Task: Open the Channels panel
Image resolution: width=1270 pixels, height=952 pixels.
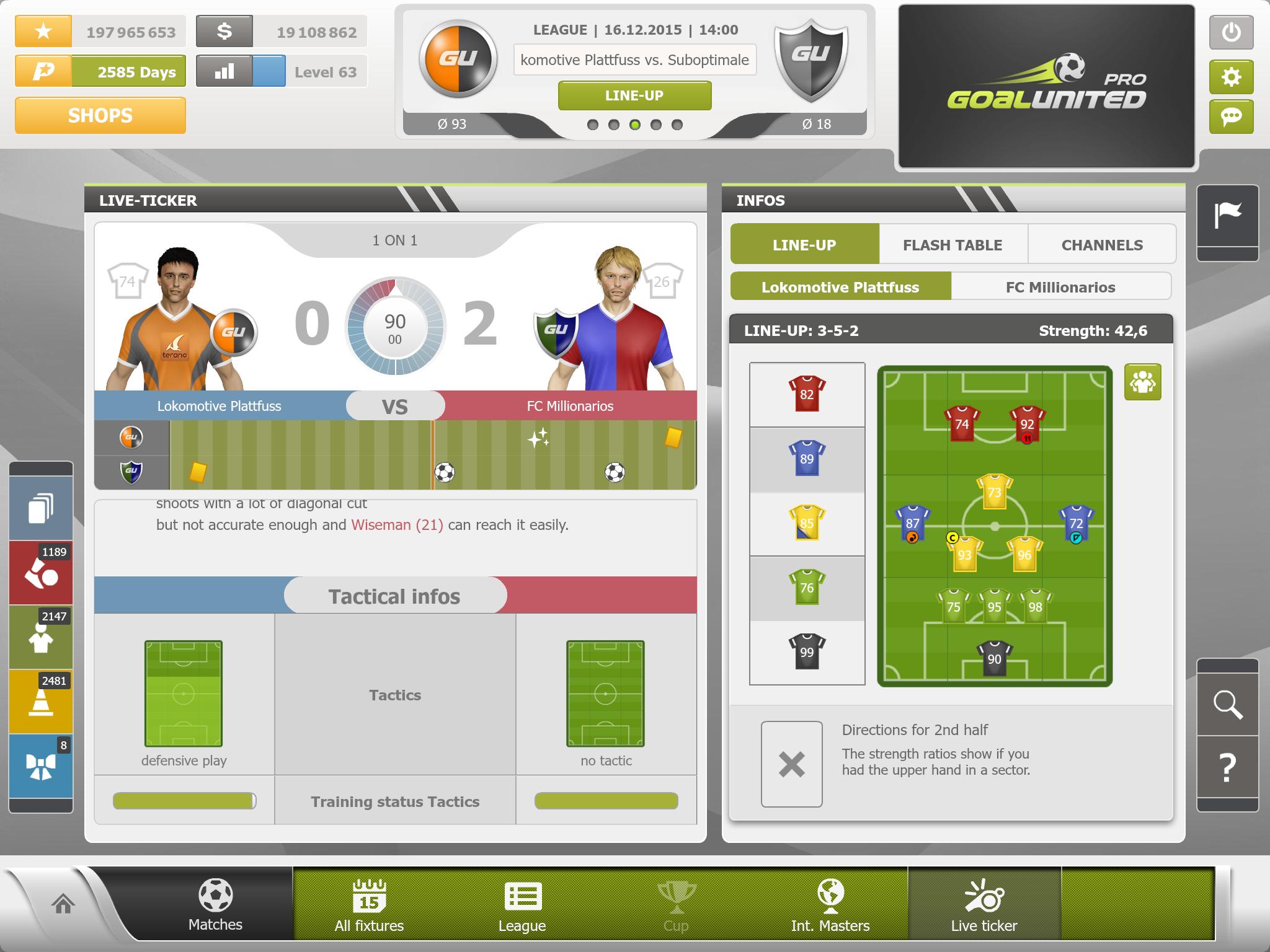Action: coord(1103,244)
